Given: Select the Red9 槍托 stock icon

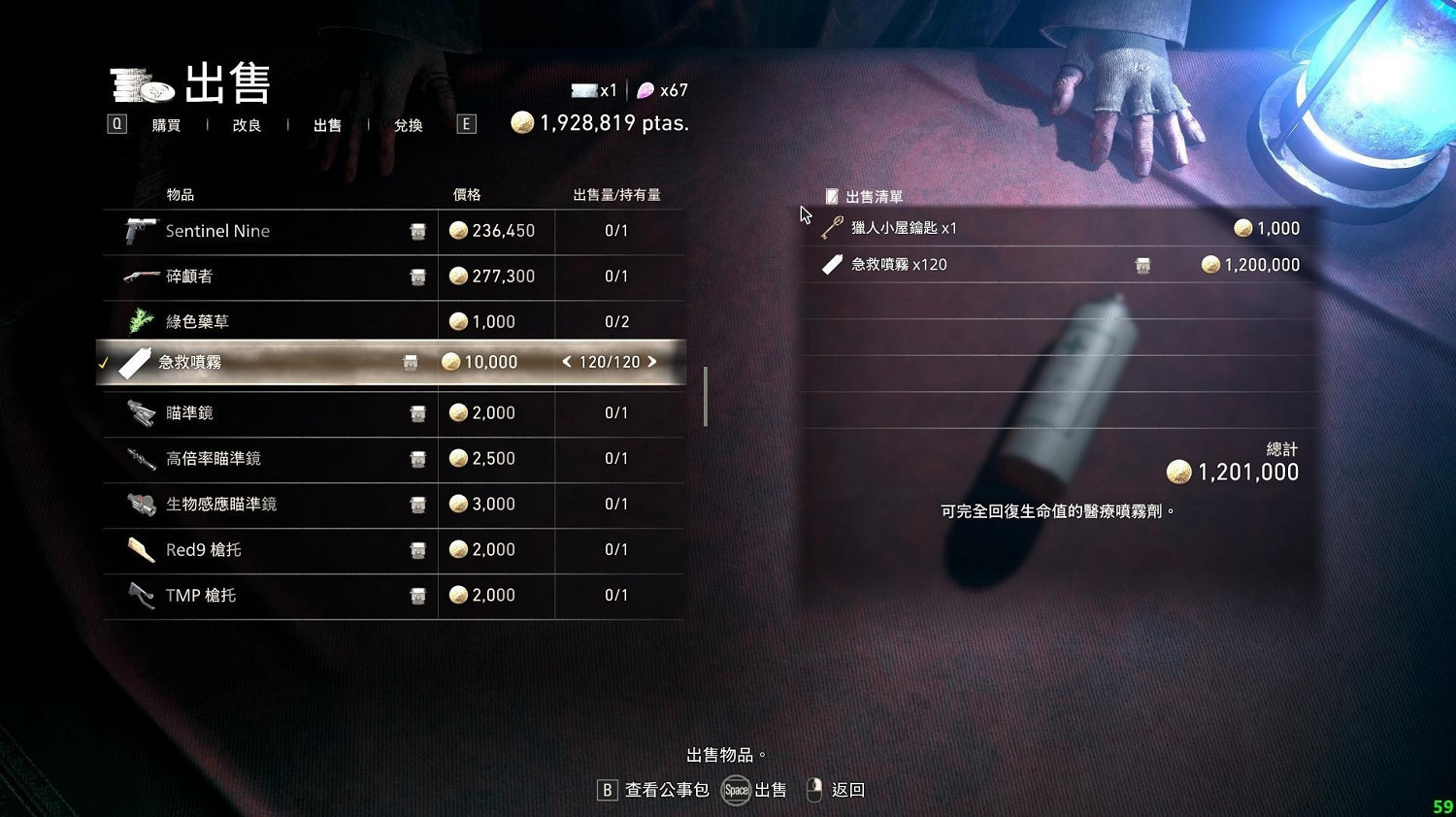Looking at the screenshot, I should click(x=139, y=549).
